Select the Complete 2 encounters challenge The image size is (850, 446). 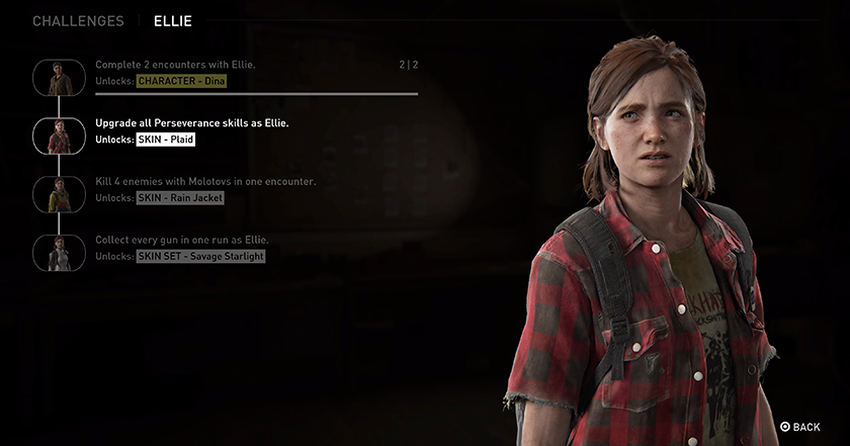[x=175, y=65]
